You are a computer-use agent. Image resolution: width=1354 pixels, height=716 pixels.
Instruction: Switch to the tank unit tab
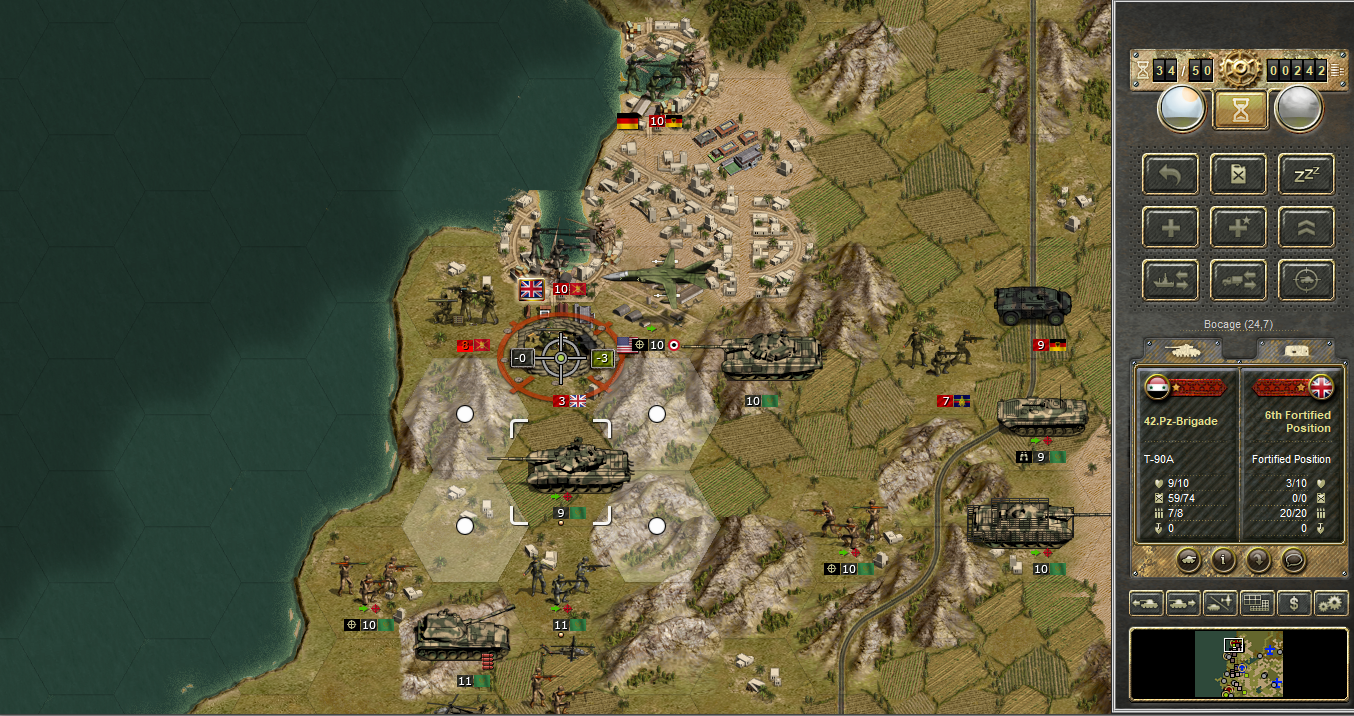point(1183,348)
